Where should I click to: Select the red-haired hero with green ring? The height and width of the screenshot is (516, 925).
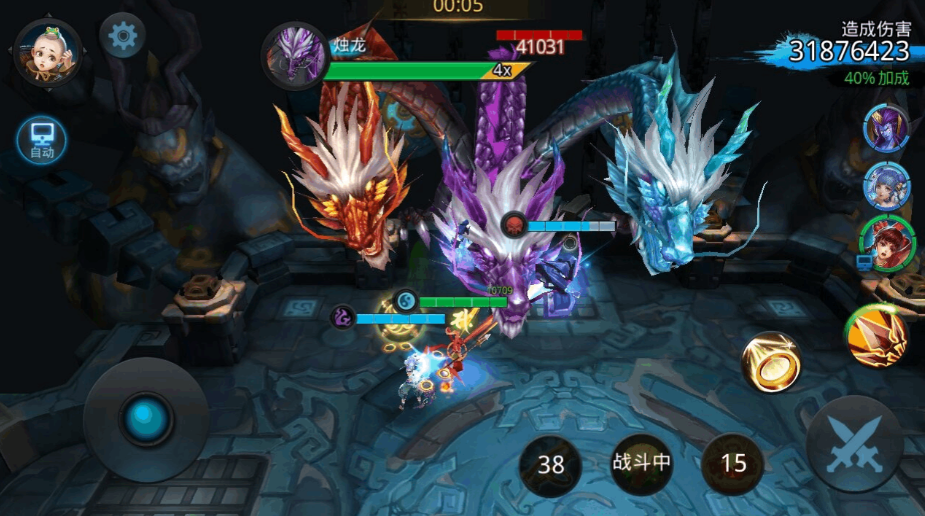(884, 242)
